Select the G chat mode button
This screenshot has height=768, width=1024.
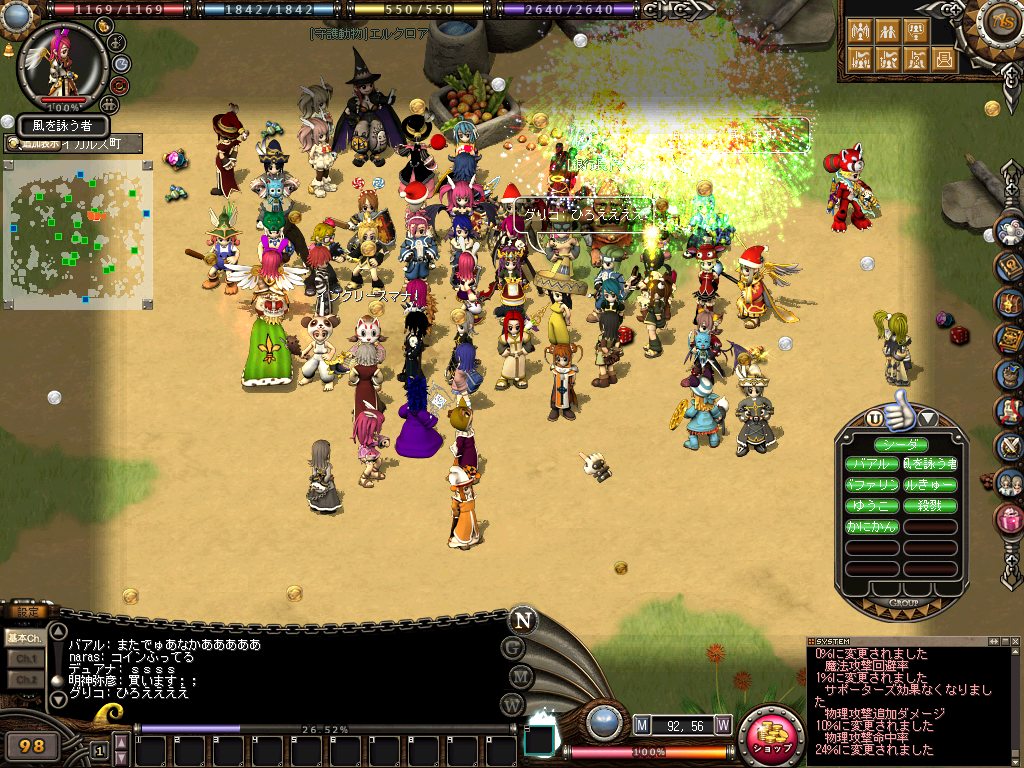coord(513,648)
